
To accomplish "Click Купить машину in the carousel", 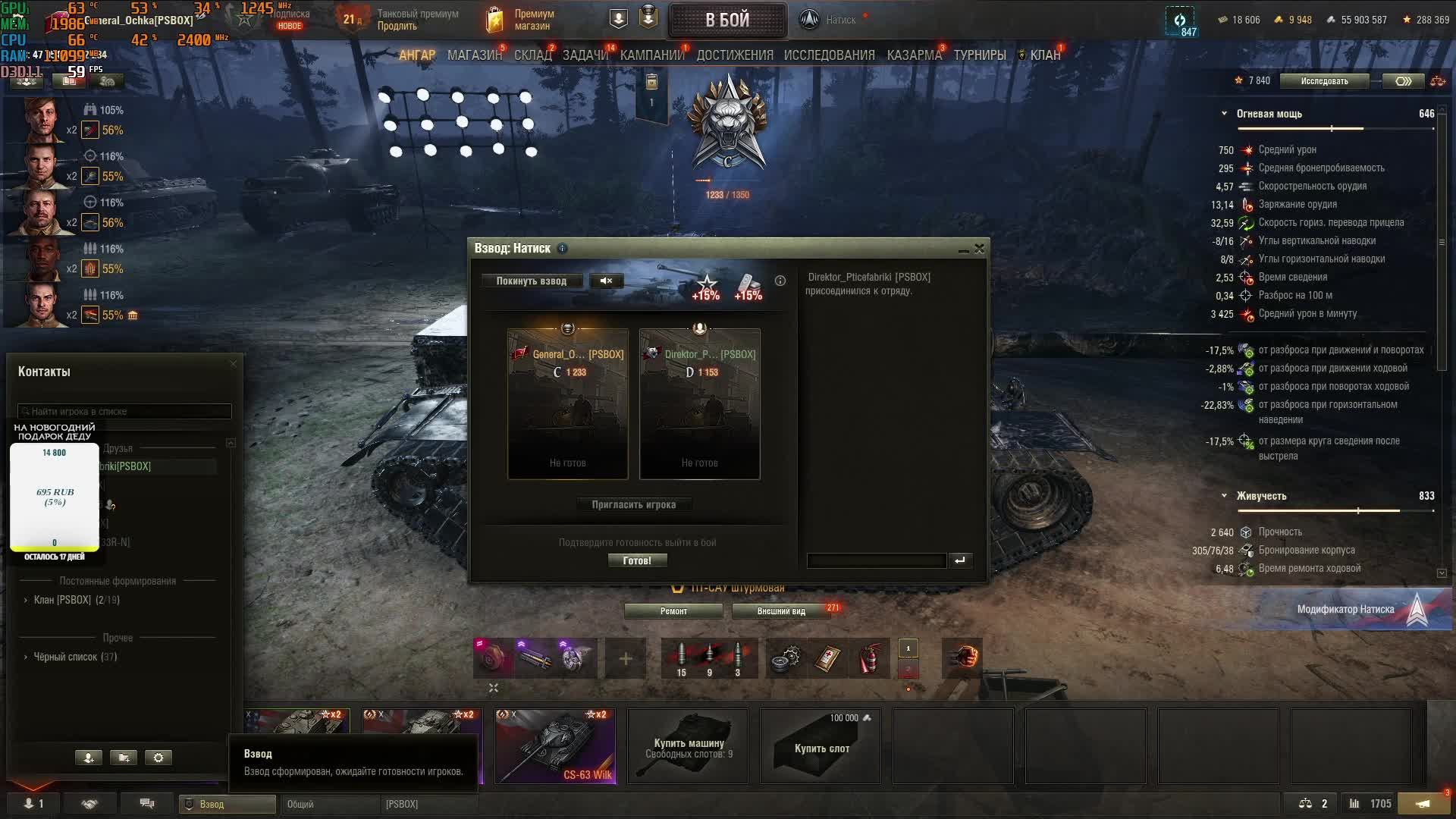I will (688, 747).
